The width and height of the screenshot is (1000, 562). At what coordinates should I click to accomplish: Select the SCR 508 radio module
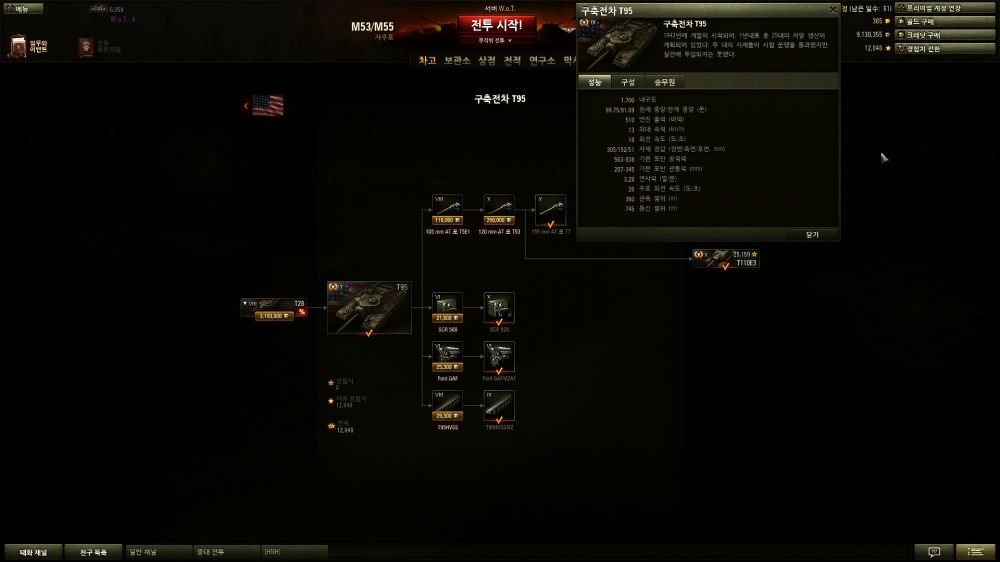tap(447, 308)
